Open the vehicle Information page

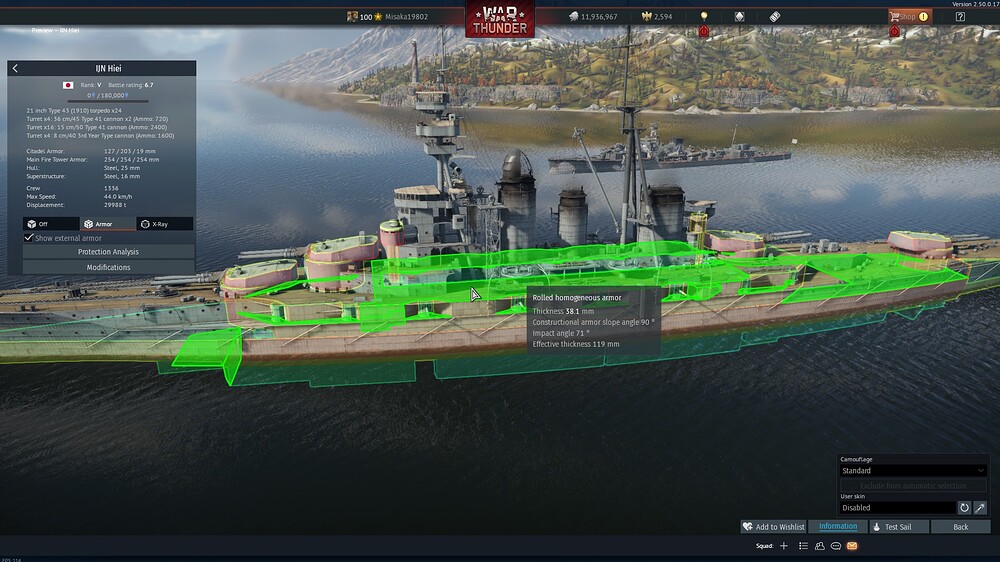coord(838,527)
